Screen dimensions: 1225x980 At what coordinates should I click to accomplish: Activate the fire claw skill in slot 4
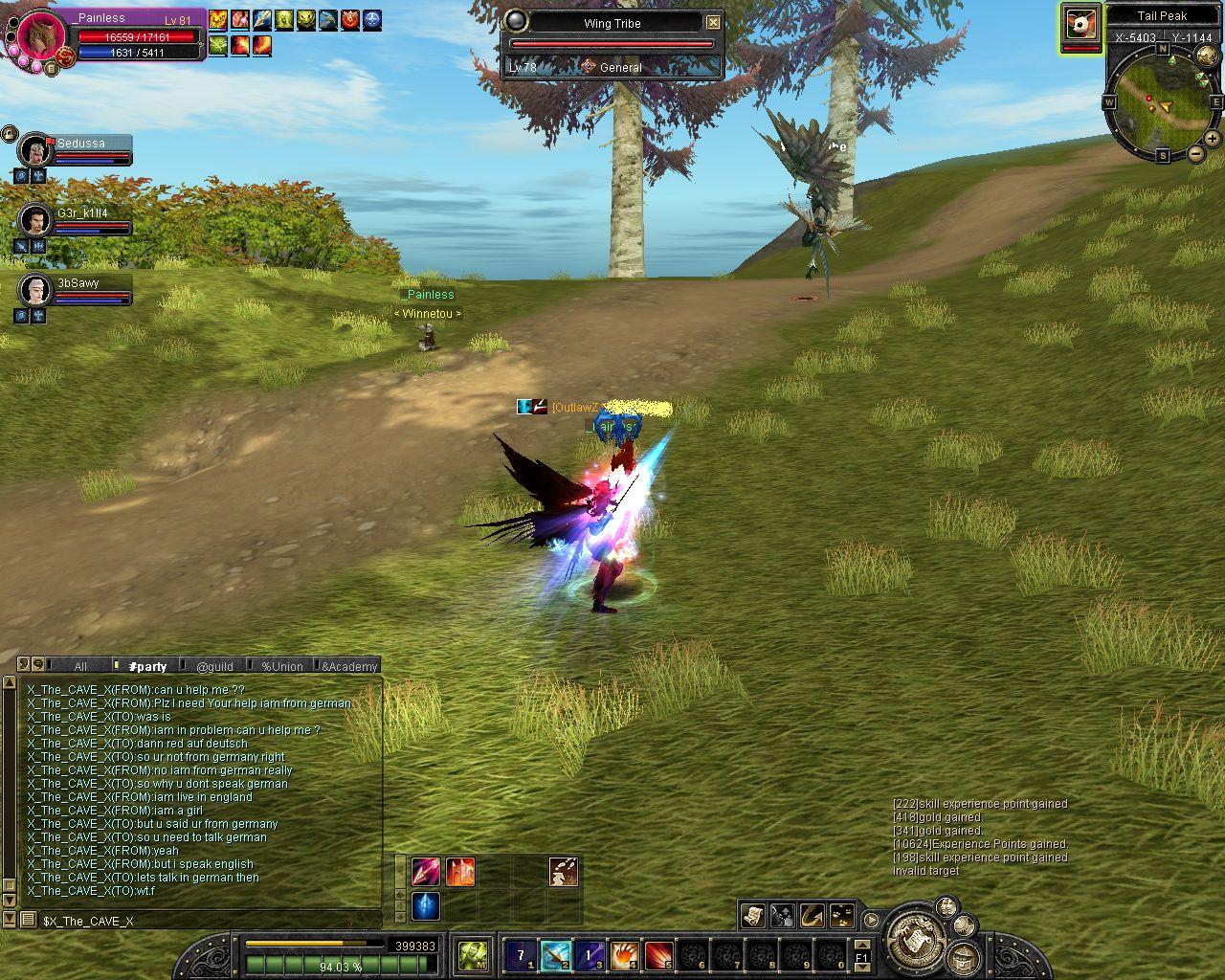(625, 954)
